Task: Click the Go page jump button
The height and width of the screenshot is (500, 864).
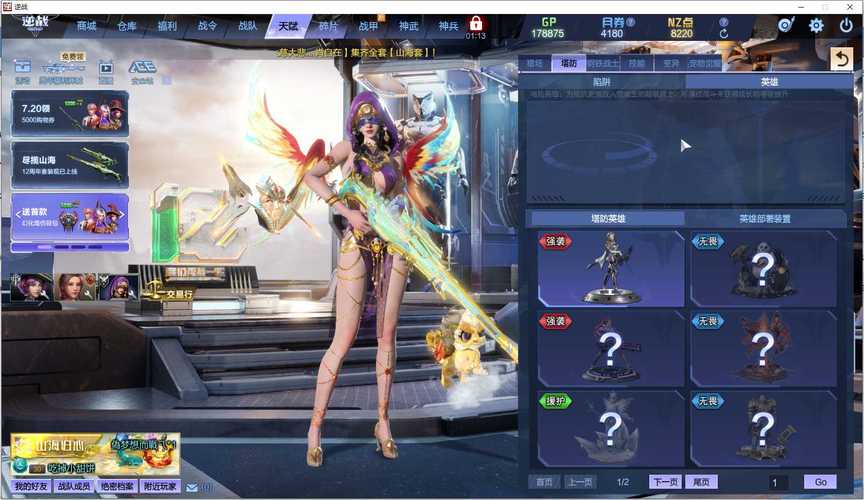Action: tap(820, 482)
